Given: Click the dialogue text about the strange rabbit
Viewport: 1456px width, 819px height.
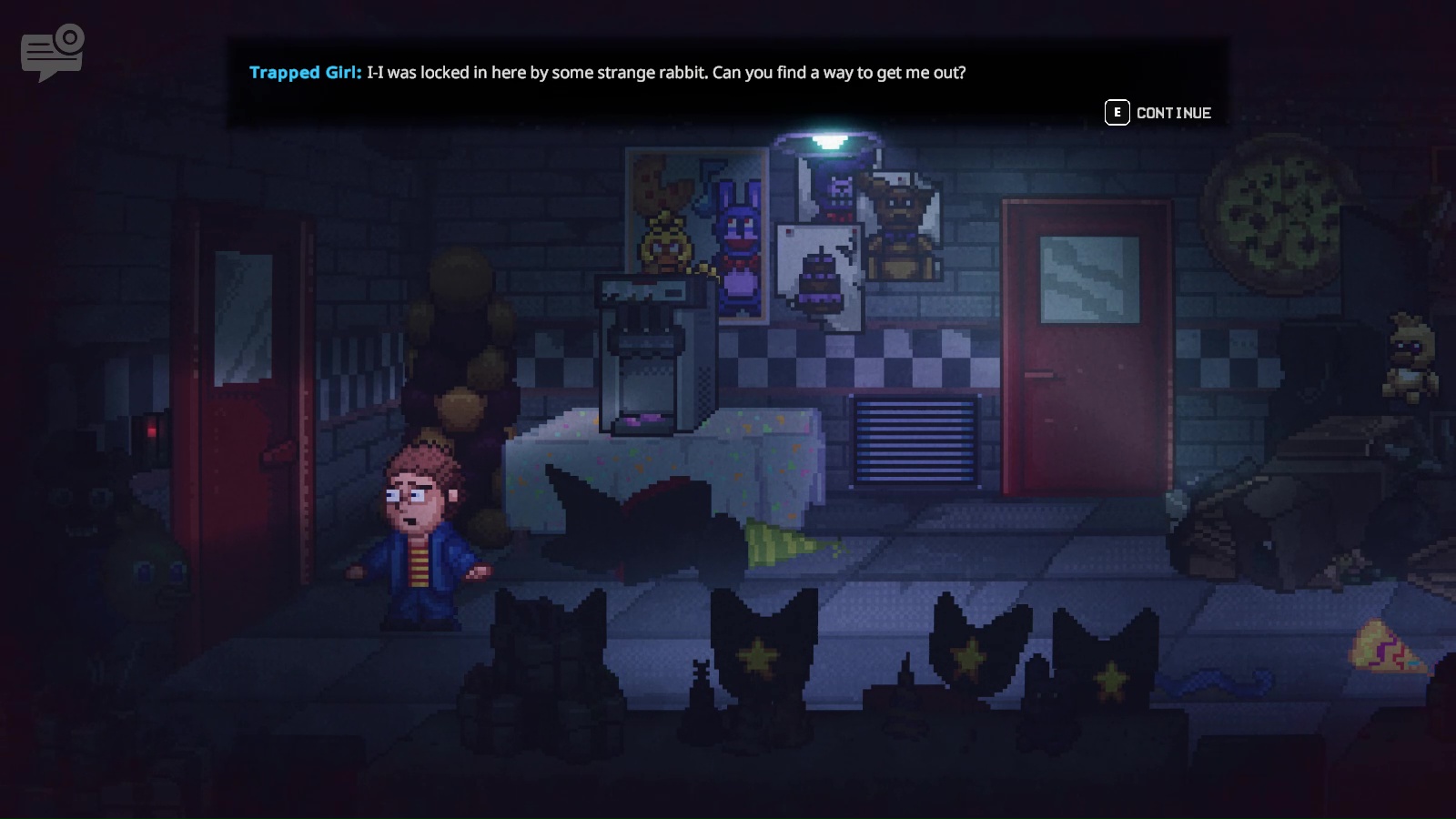Looking at the screenshot, I should point(669,73).
